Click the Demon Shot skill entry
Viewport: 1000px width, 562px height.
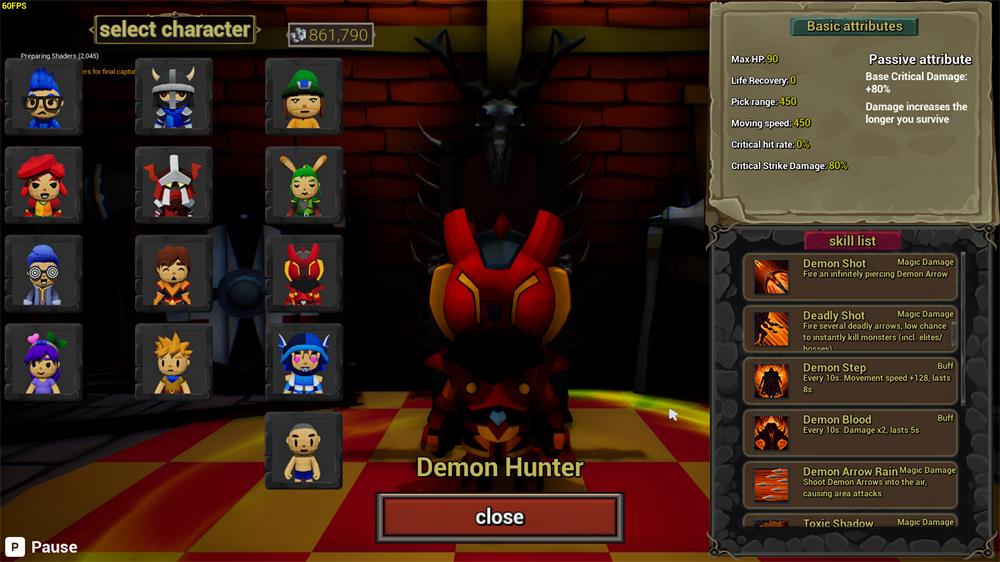tap(851, 277)
